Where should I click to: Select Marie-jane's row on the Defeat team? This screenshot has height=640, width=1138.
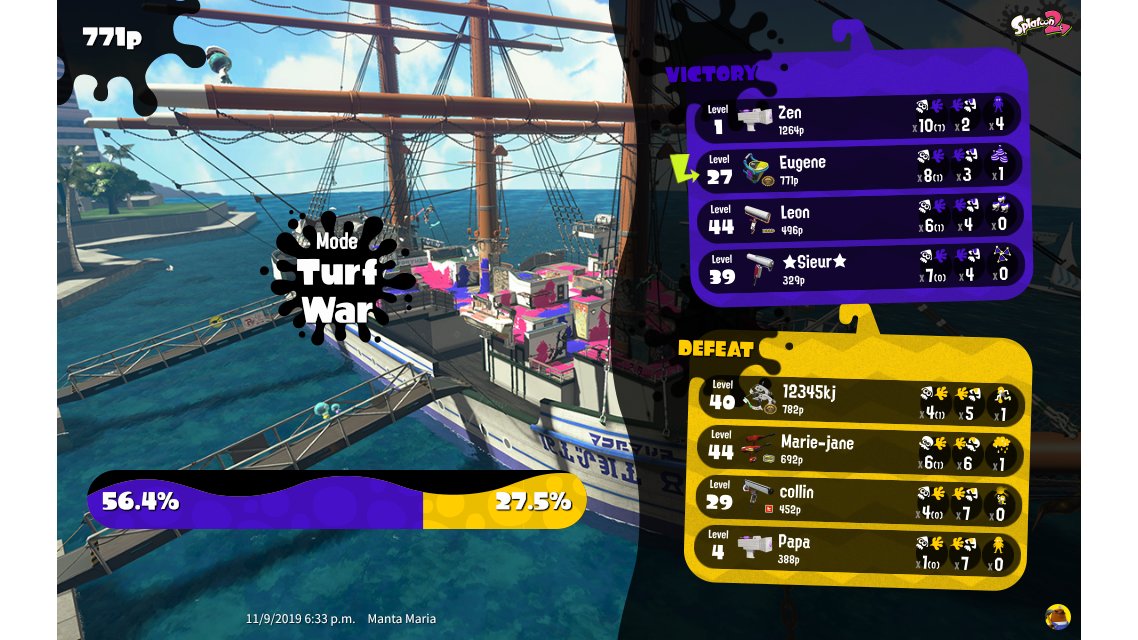coord(858,449)
